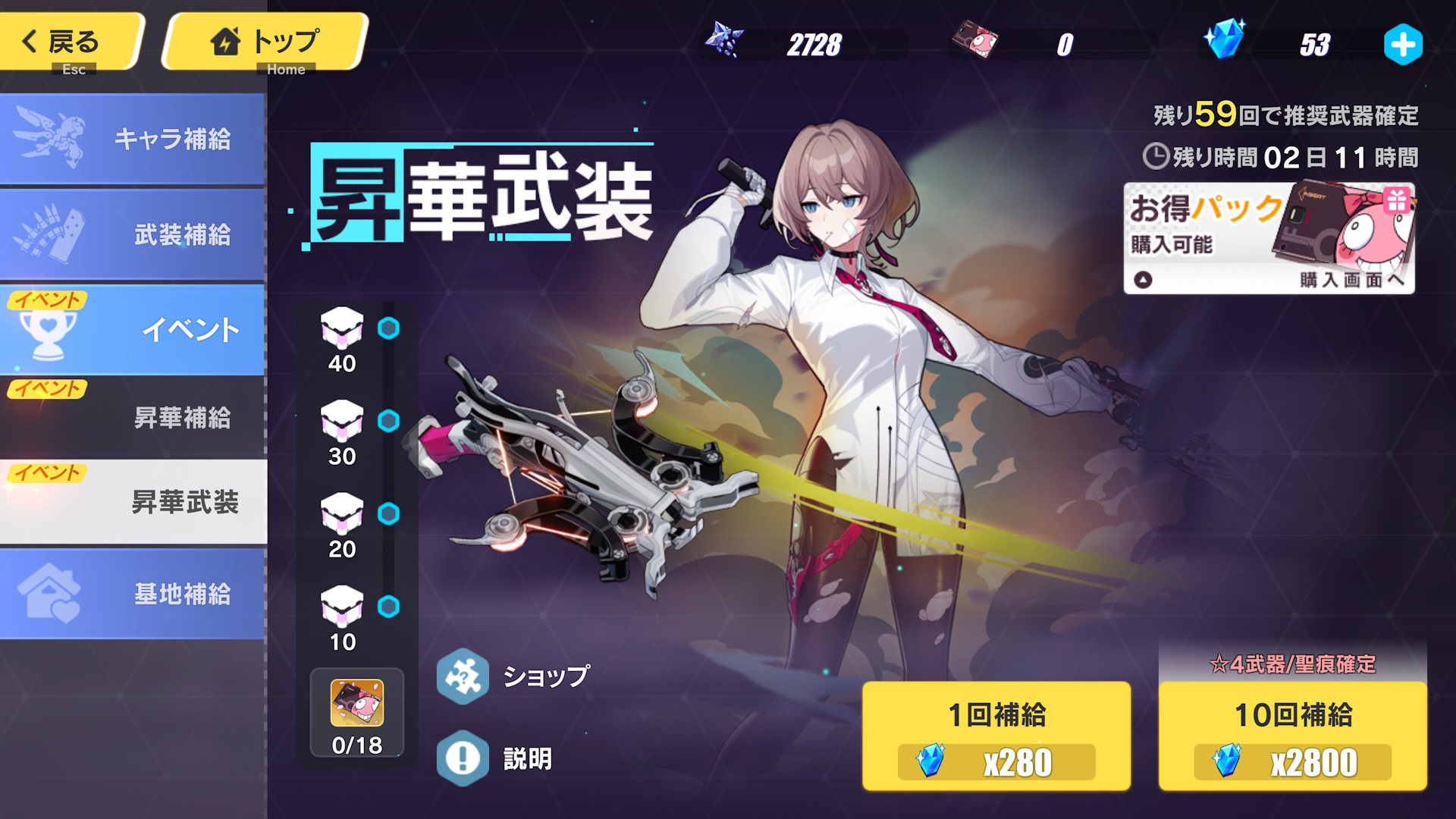The height and width of the screenshot is (819, 1456).
Task: Perform 1回補給 for 280 crystals
Action: [996, 736]
